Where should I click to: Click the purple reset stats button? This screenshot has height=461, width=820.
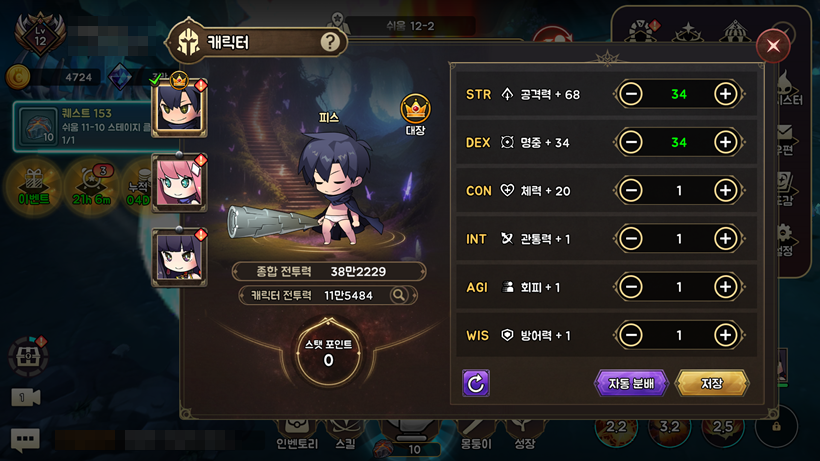coord(476,383)
